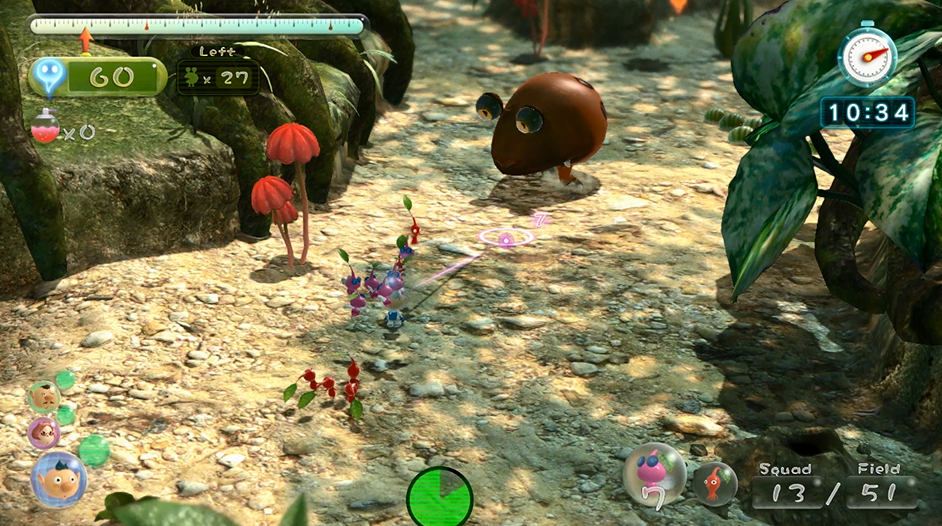
Task: Click the stopwatch icon above the timer
Action: click(866, 55)
